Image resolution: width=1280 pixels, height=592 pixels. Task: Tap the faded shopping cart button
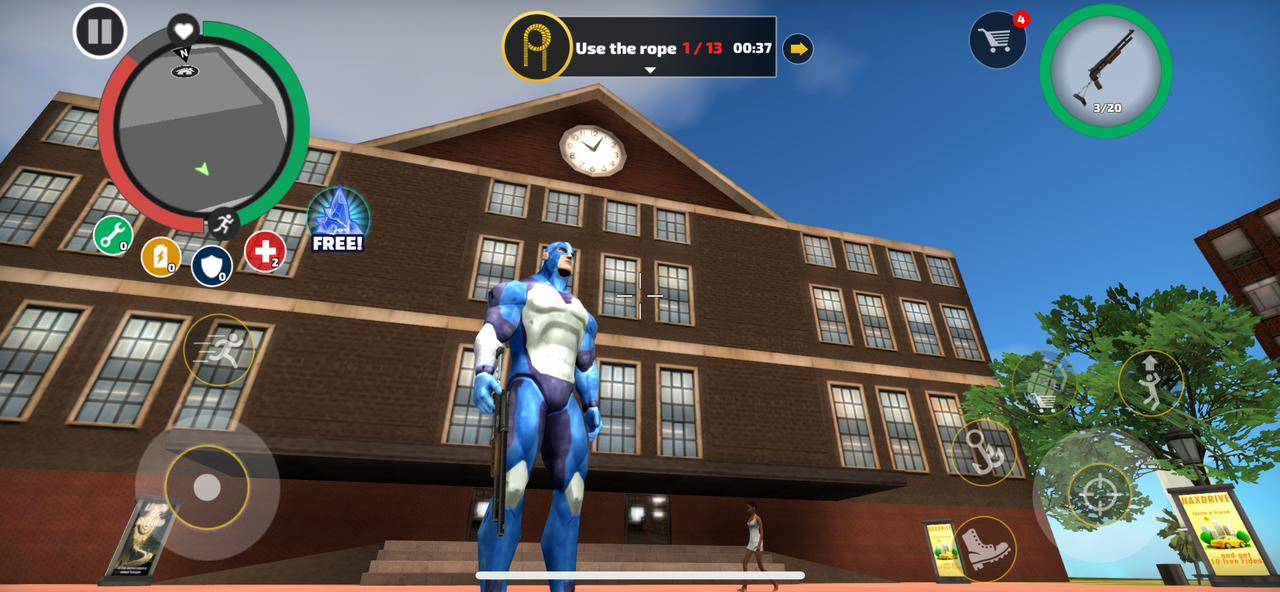[x=1044, y=384]
